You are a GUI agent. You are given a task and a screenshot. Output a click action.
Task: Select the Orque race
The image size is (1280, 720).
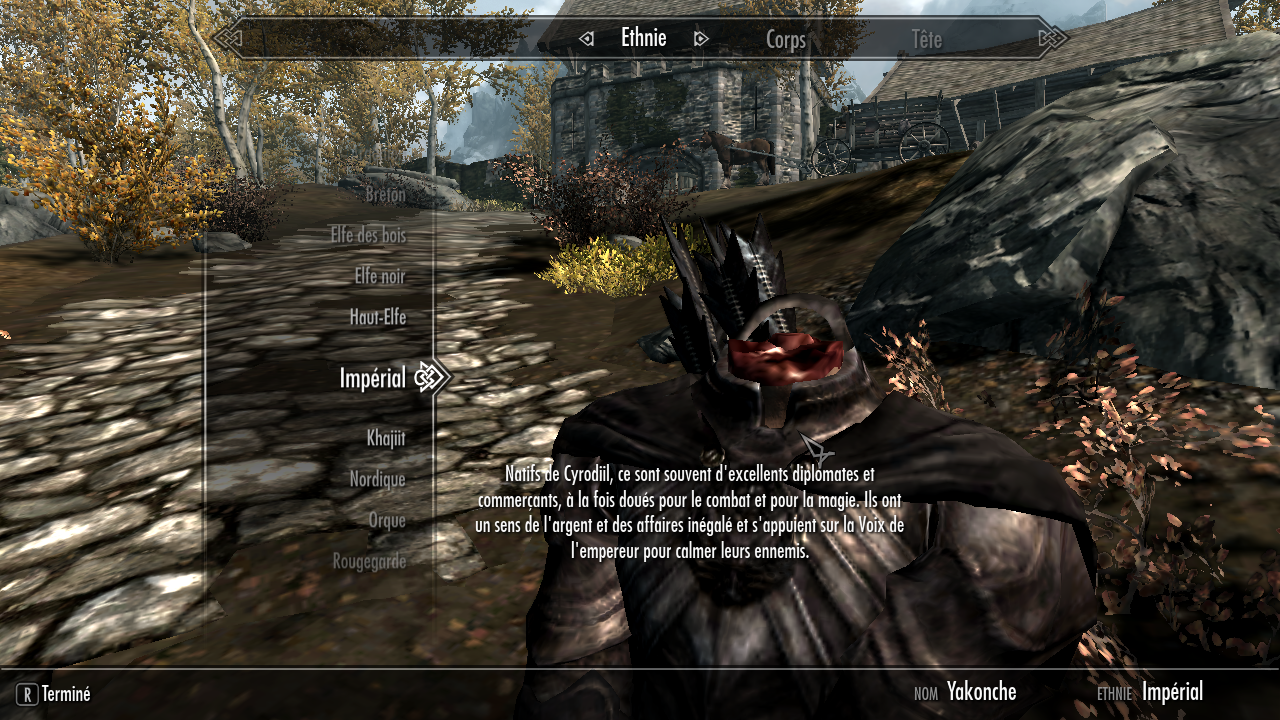click(x=387, y=520)
